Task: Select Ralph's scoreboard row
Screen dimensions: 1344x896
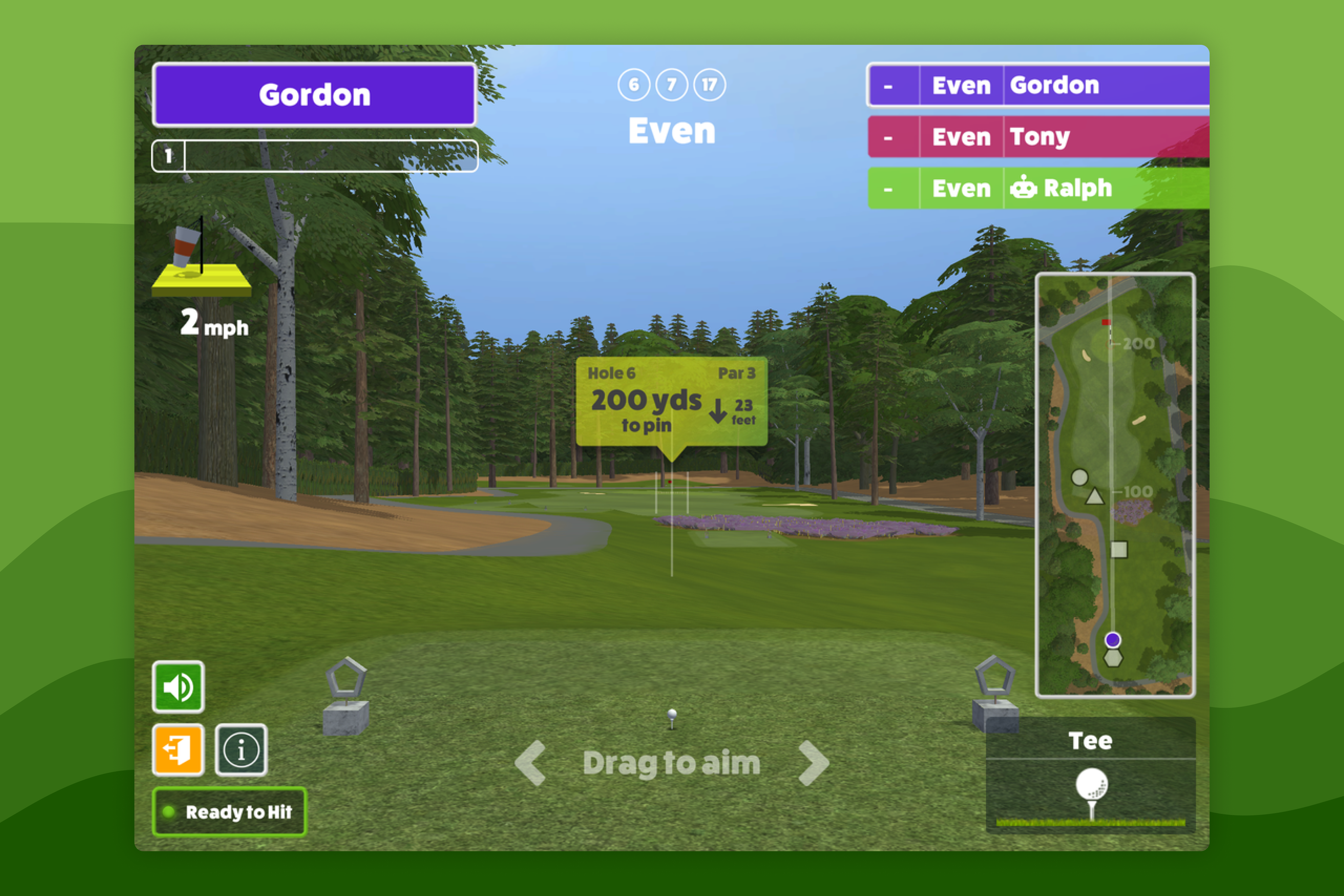Action: [x=1038, y=188]
